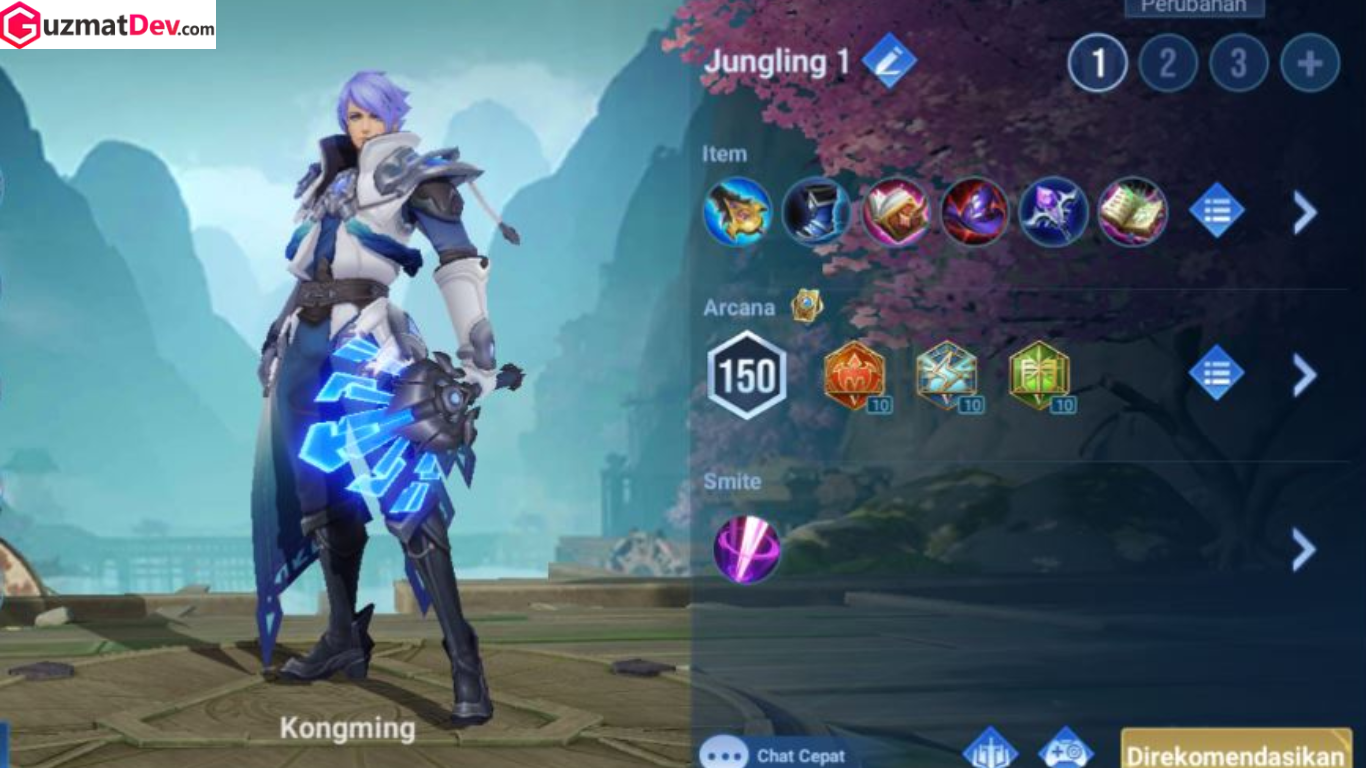Open the item list diamond button
The image size is (1366, 768).
coord(1217,211)
